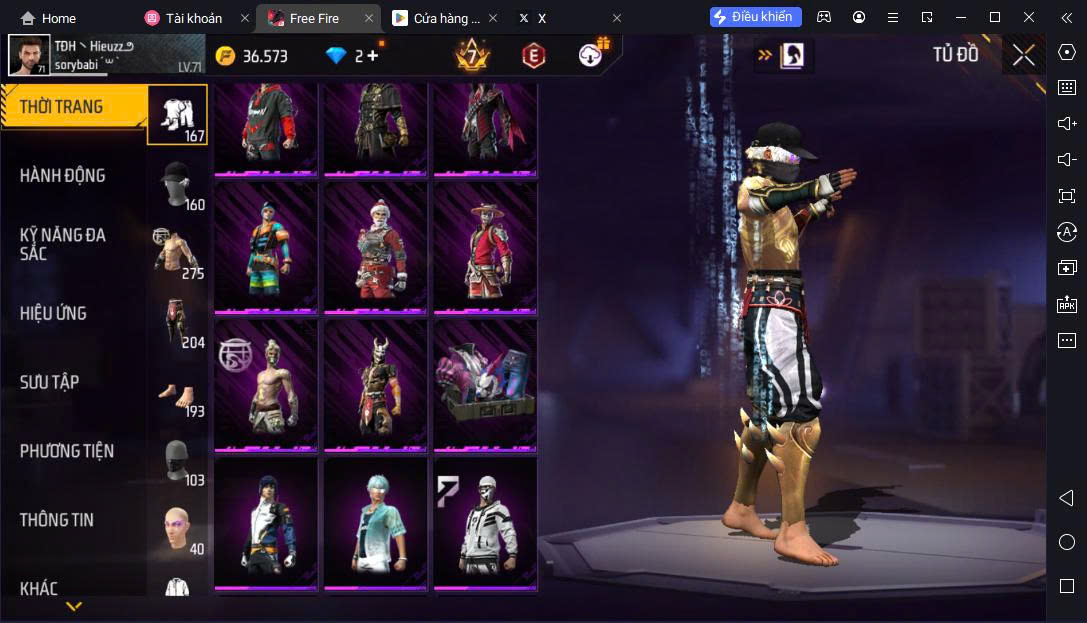Select the THÔNG TIN tab
Screen dimensions: 1087x623
pyautogui.click(x=75, y=520)
